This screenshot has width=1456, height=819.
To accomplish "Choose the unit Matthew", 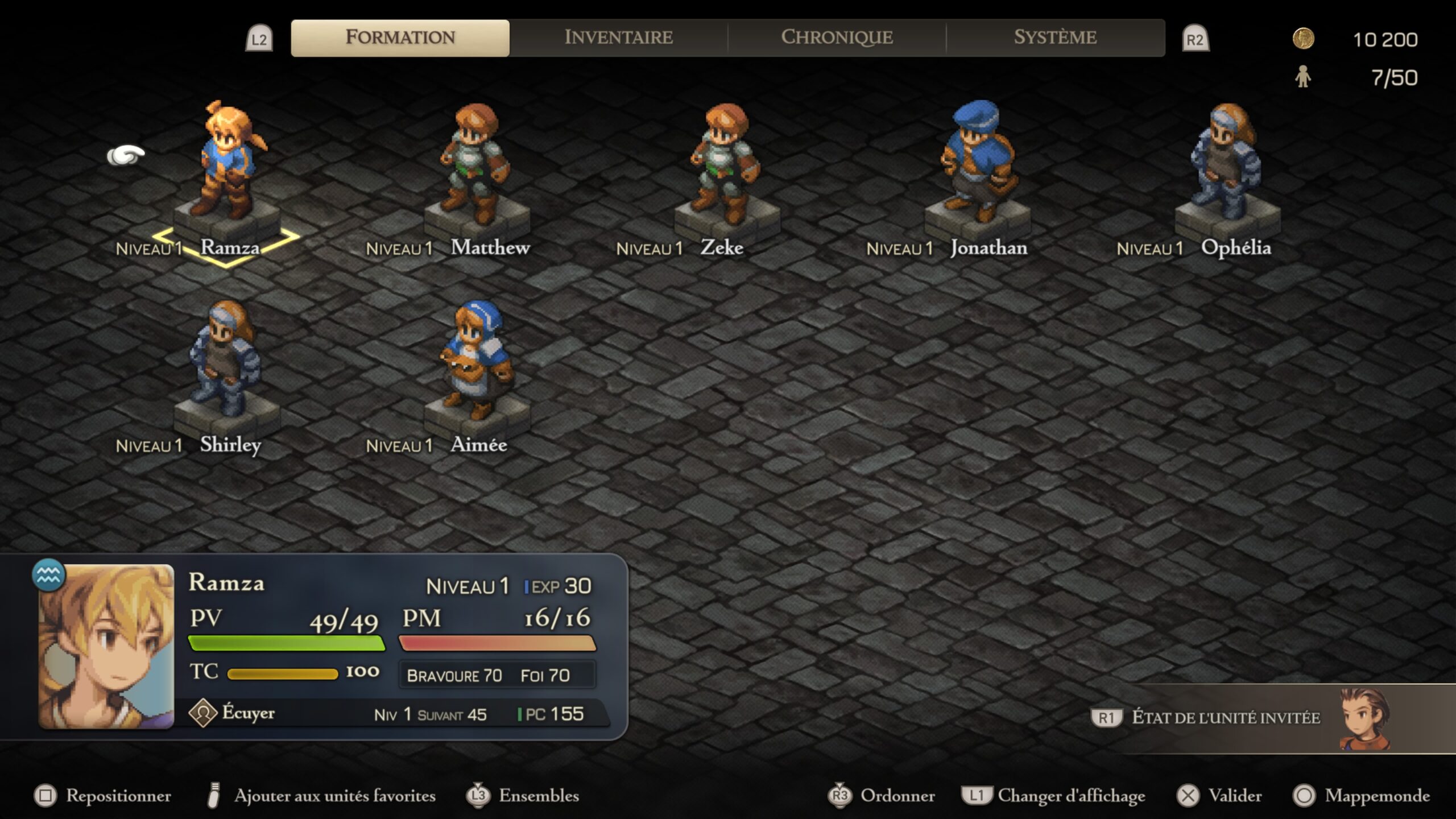I will (477, 165).
